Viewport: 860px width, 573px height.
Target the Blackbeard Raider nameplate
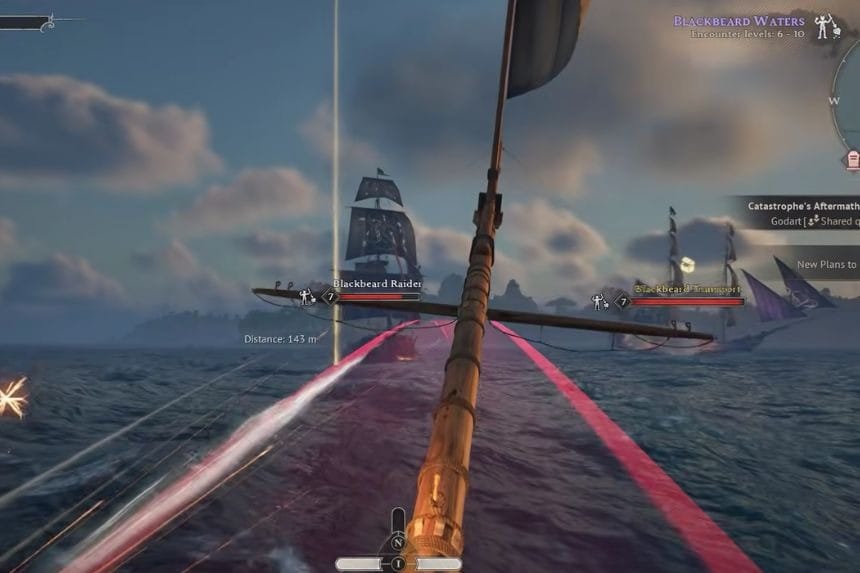tap(376, 284)
